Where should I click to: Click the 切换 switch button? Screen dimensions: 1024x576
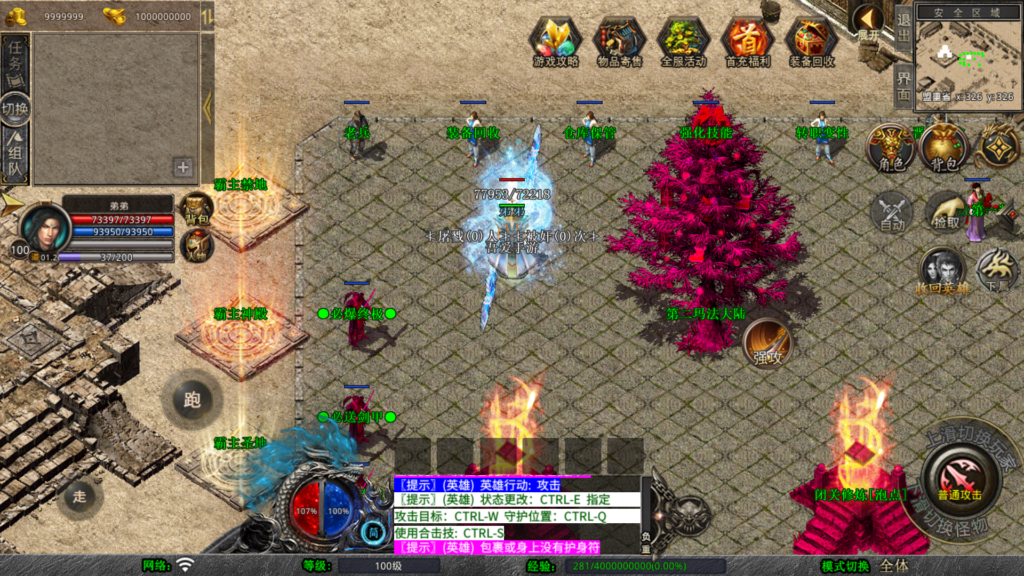point(15,109)
